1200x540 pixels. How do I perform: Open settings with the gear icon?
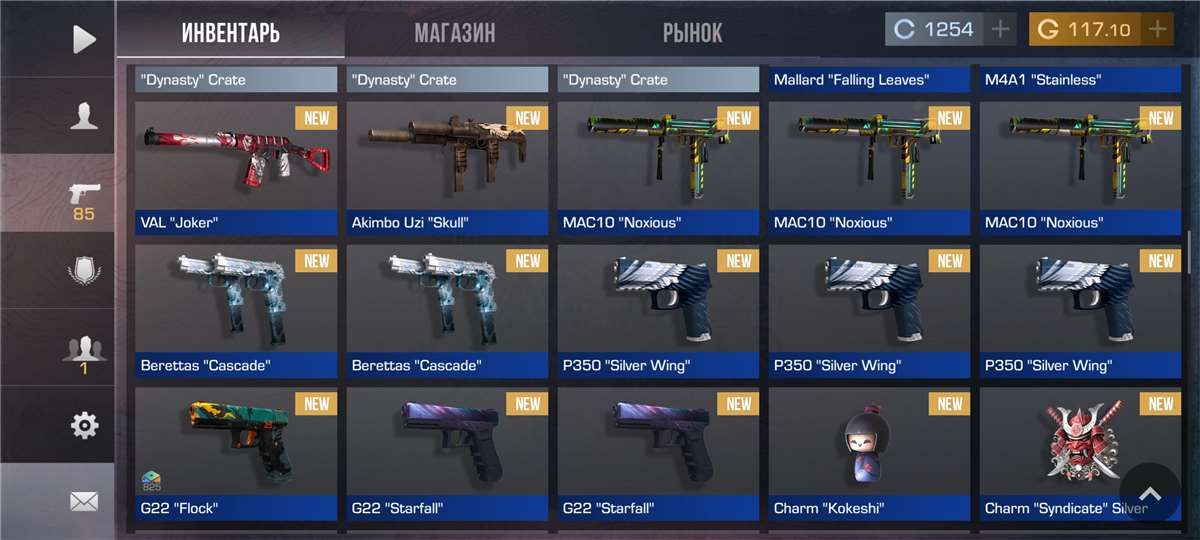(x=84, y=426)
